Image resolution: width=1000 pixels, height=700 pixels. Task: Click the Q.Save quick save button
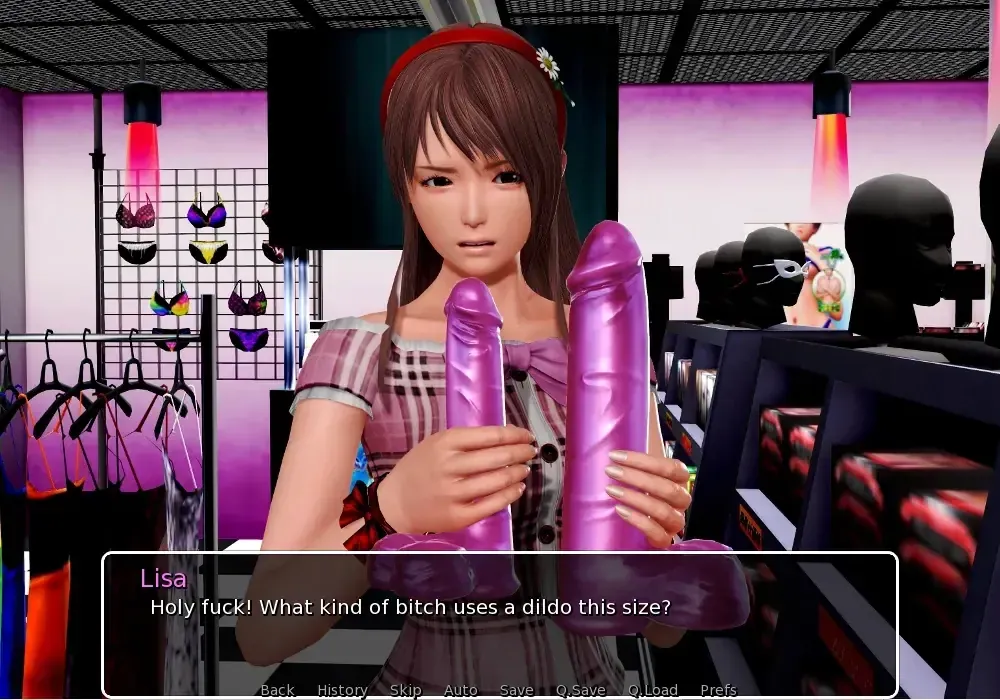coord(581,690)
